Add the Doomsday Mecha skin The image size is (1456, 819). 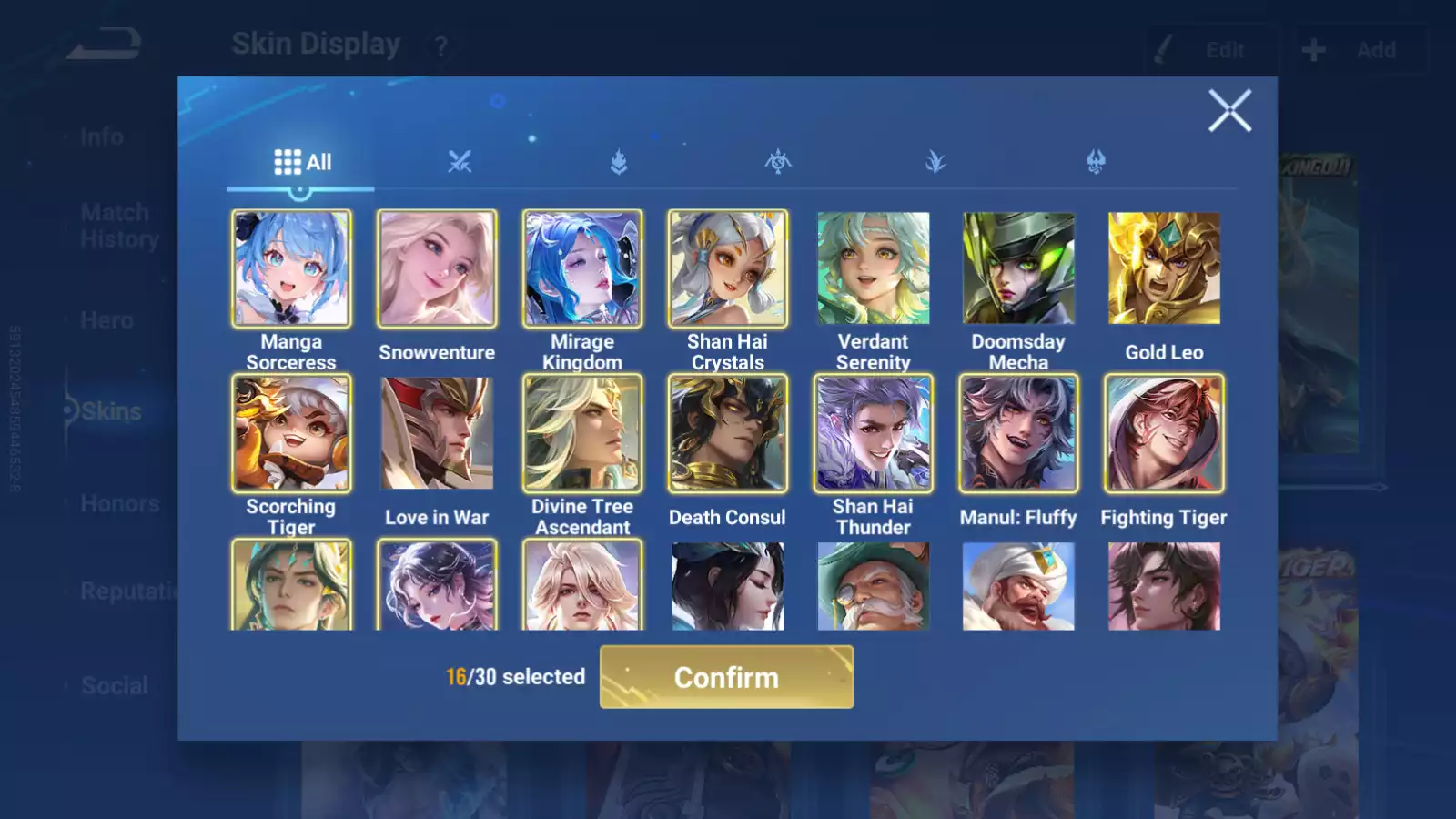(1018, 268)
